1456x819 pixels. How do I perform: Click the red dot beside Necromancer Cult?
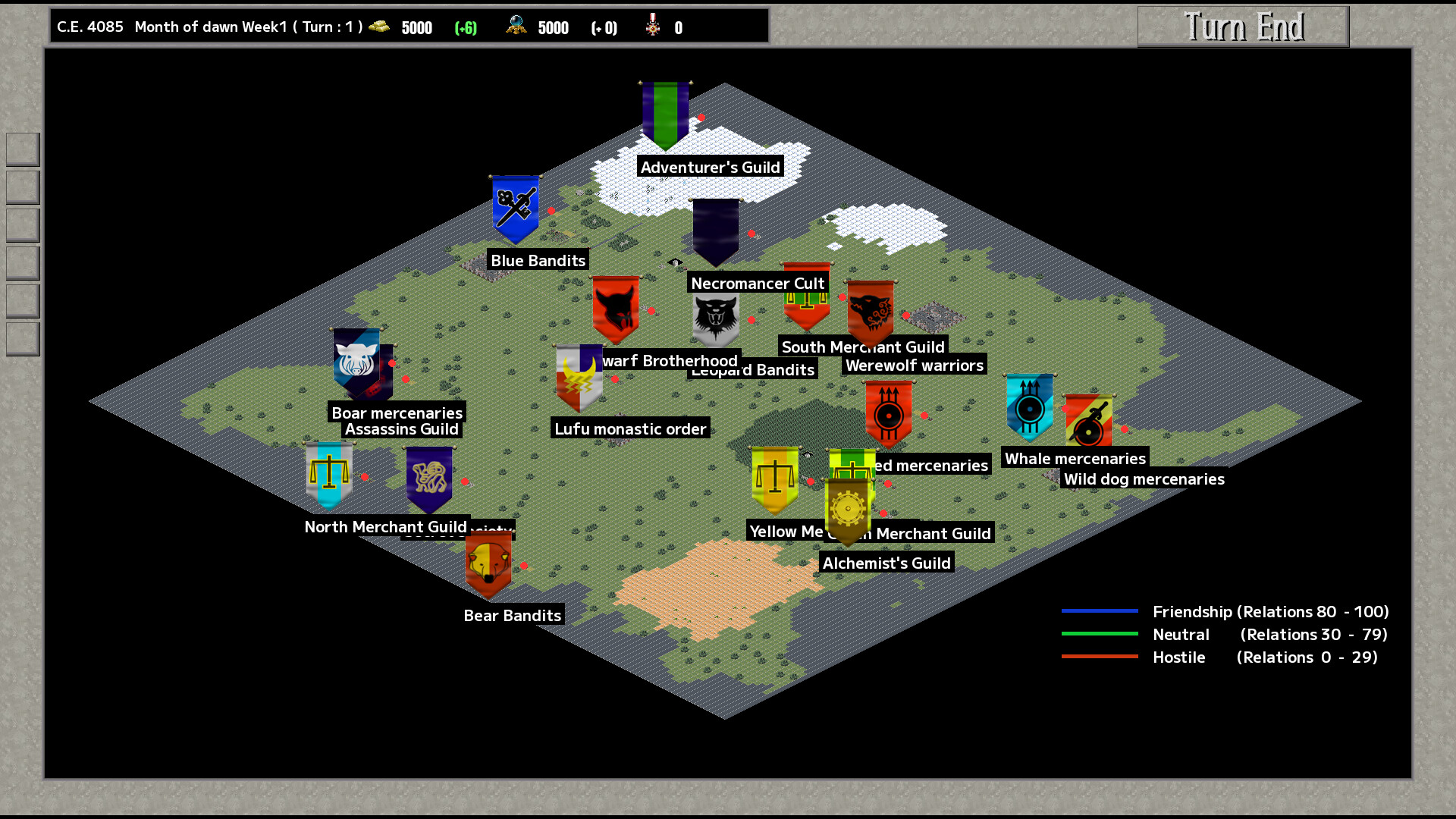[750, 234]
